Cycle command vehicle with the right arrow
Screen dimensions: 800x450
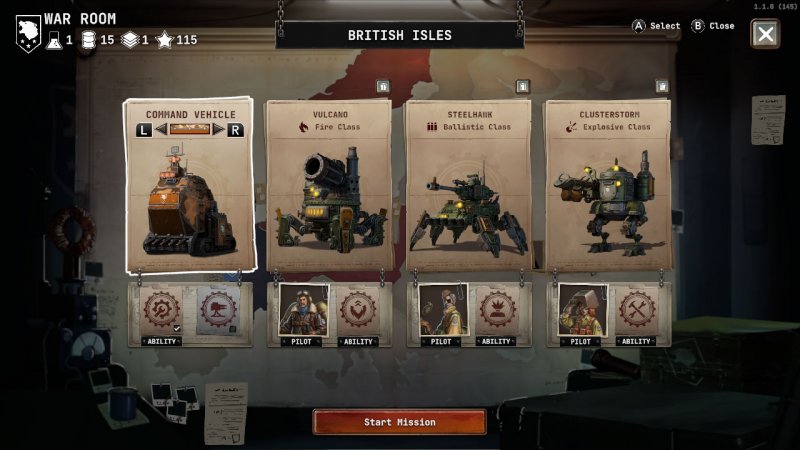(x=235, y=130)
